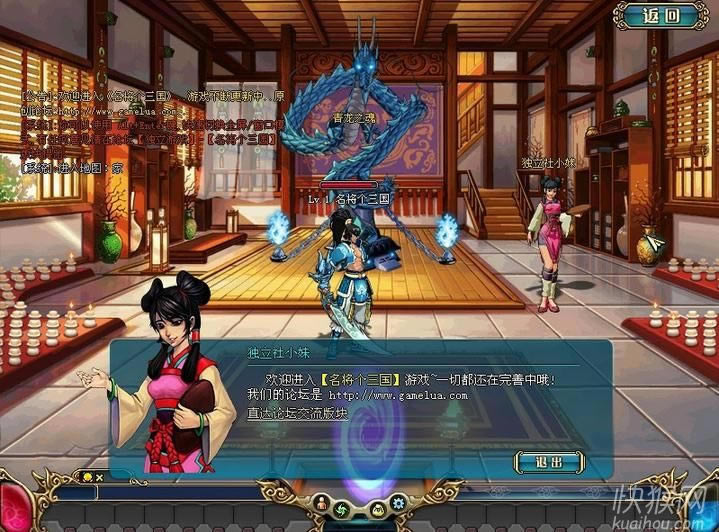This screenshot has width=719, height=532.
Task: Click the 返回 (Return) button
Action: 661,15
